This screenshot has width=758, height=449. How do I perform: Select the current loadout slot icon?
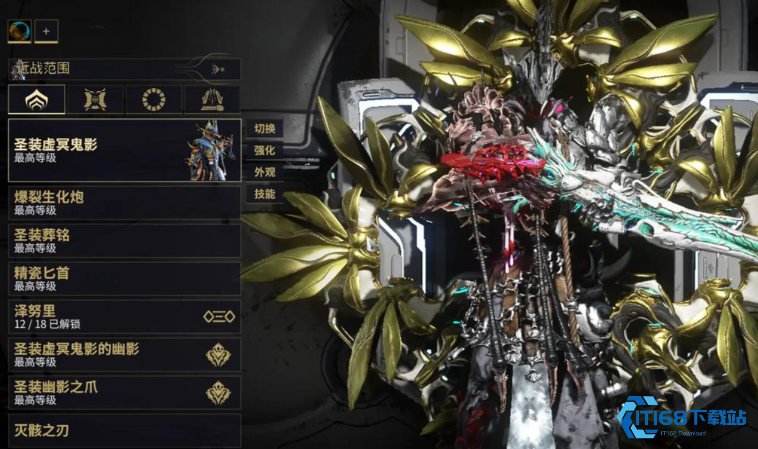(x=19, y=31)
